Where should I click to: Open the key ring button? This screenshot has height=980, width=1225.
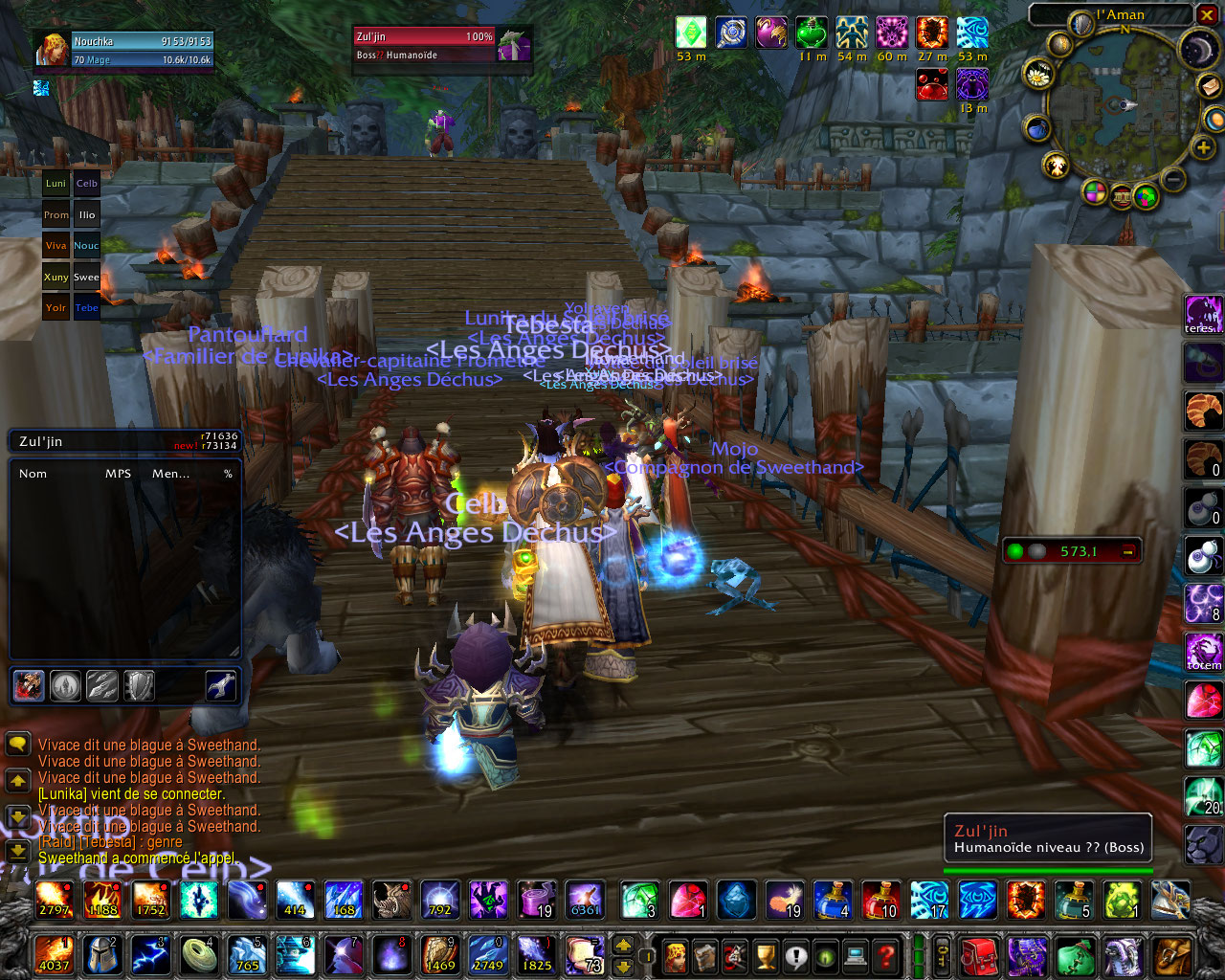tap(943, 955)
